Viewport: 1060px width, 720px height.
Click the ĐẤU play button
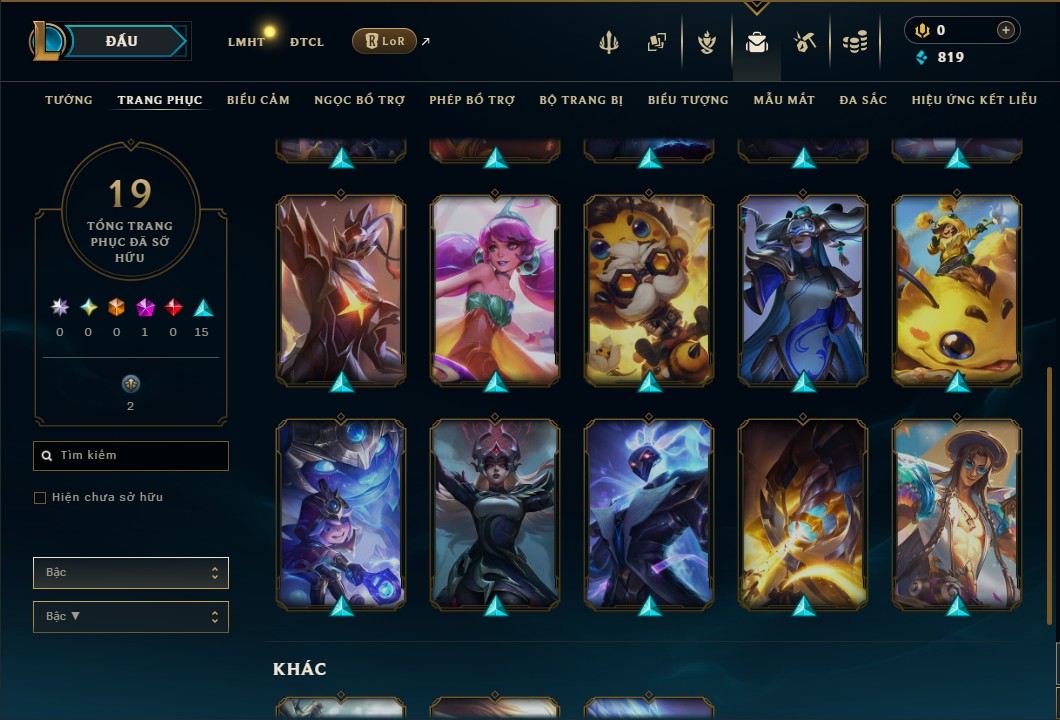[x=122, y=41]
